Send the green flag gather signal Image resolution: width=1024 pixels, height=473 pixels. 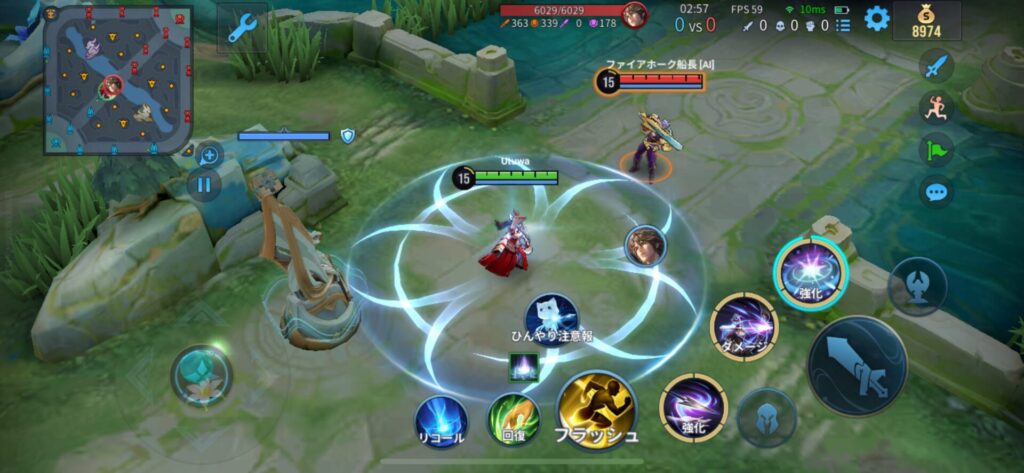(937, 150)
